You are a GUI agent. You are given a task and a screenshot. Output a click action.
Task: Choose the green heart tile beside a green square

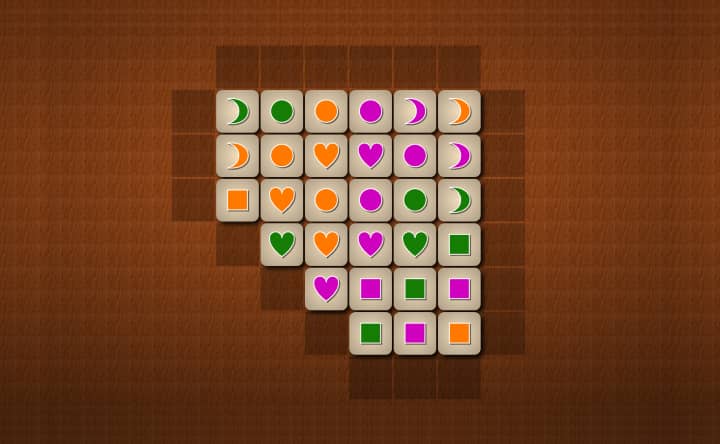[415, 244]
